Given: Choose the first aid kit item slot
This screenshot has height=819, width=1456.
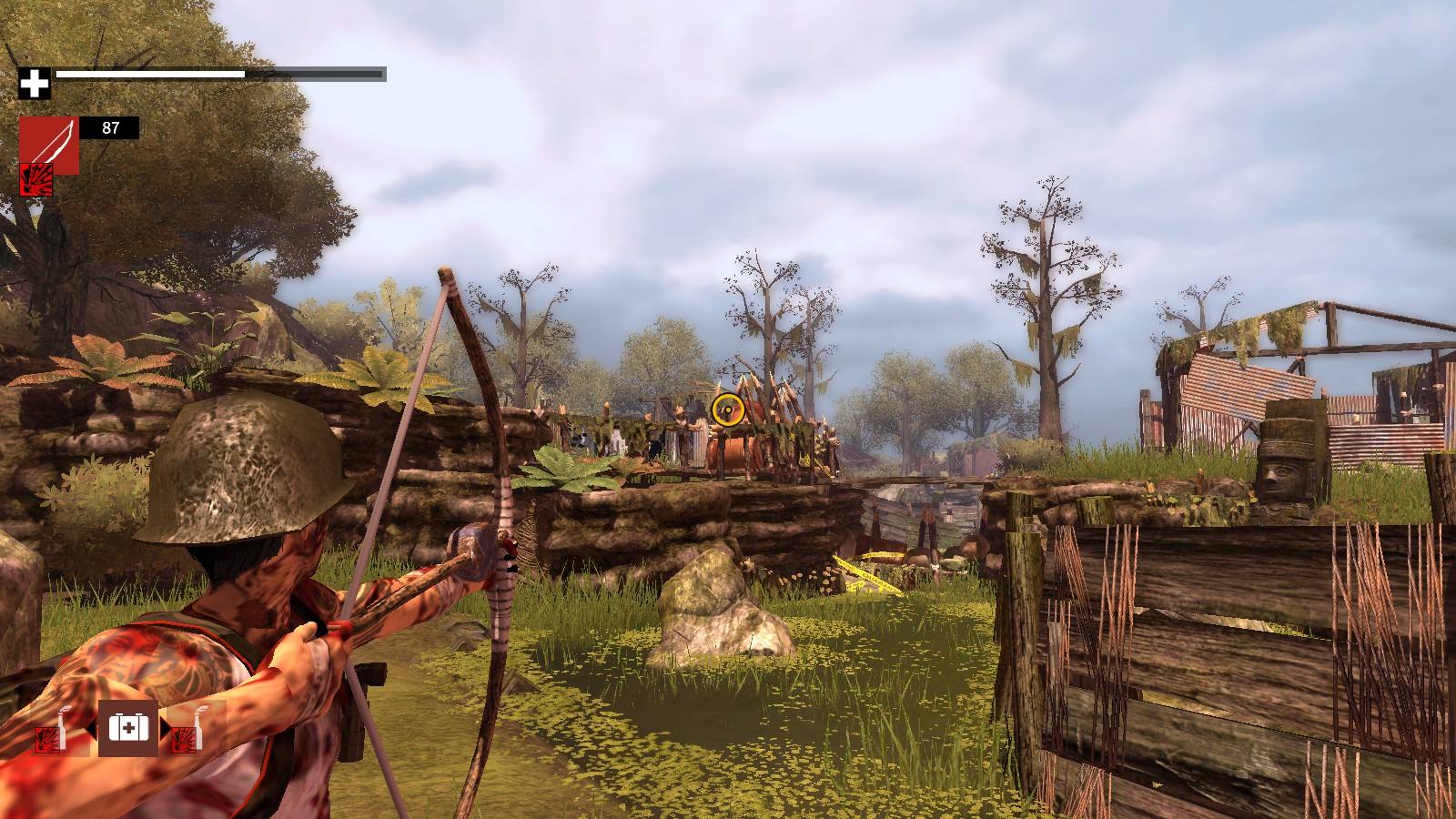Looking at the screenshot, I should click(x=128, y=727).
